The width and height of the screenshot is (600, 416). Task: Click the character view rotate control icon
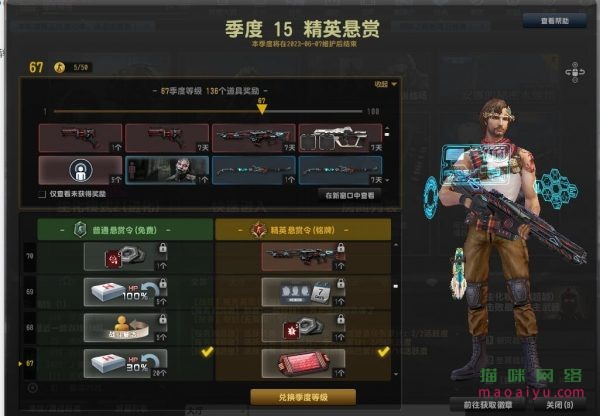point(575,71)
